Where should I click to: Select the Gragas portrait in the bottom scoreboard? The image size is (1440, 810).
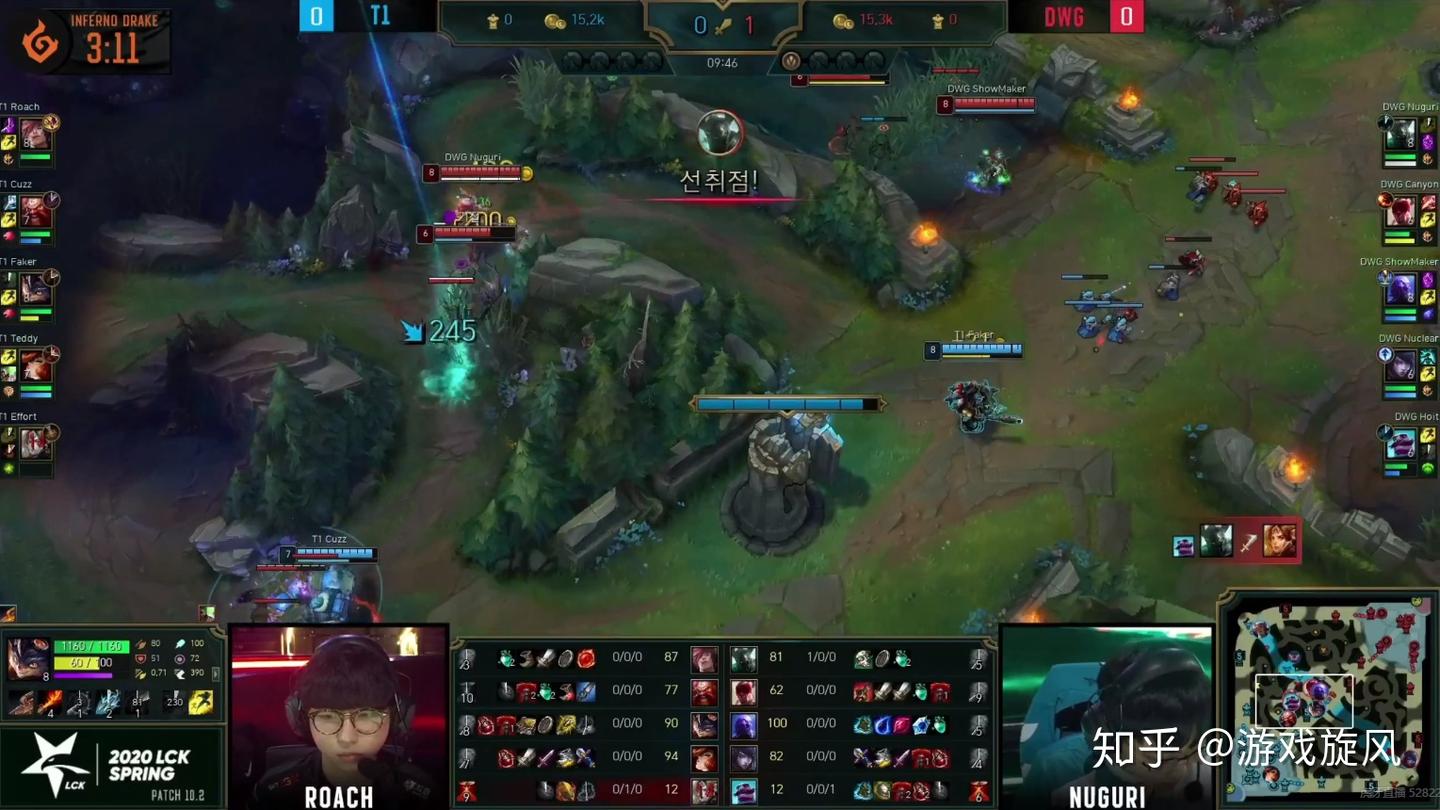pyautogui.click(x=704, y=691)
